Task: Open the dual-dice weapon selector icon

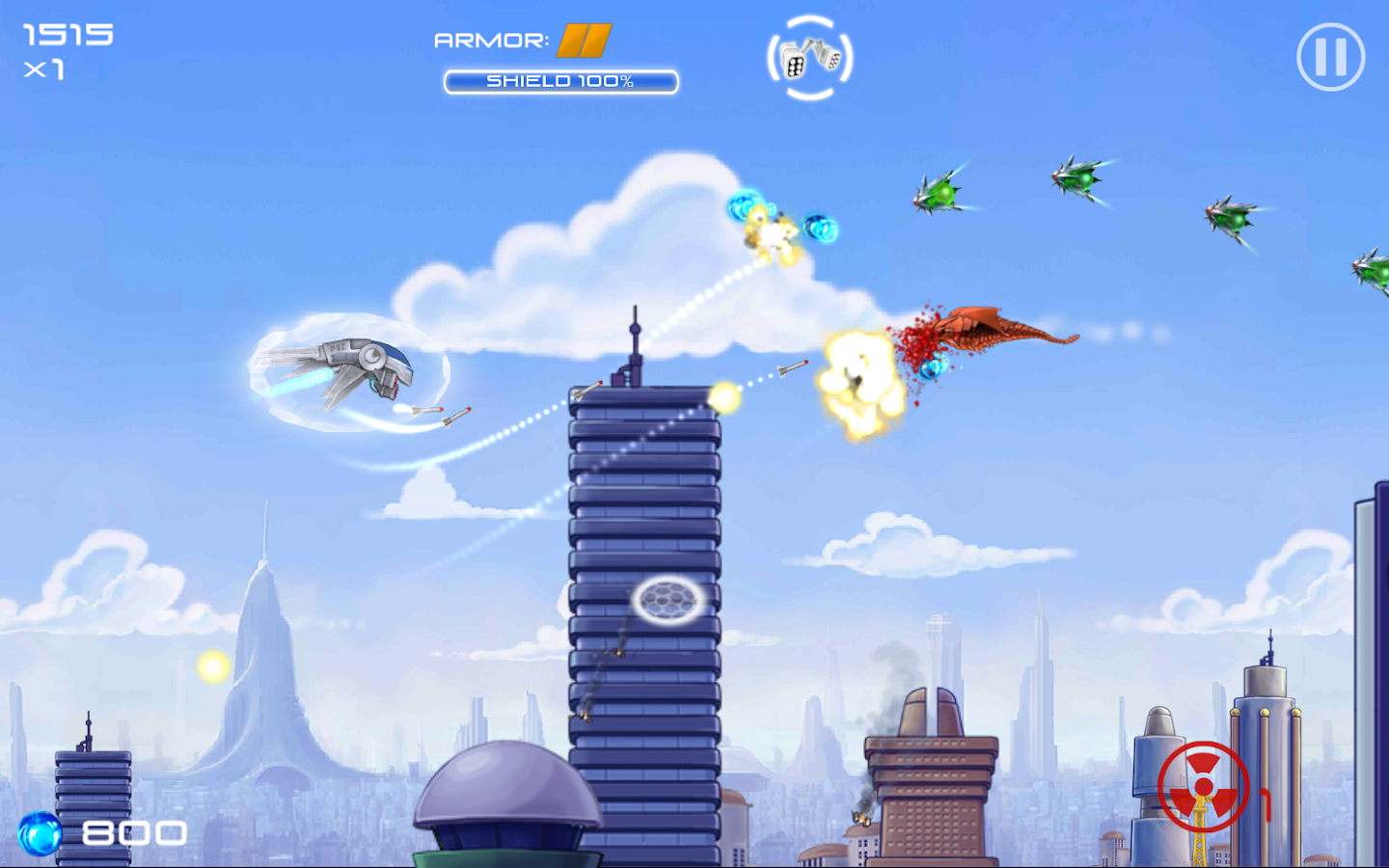Action: [x=809, y=58]
